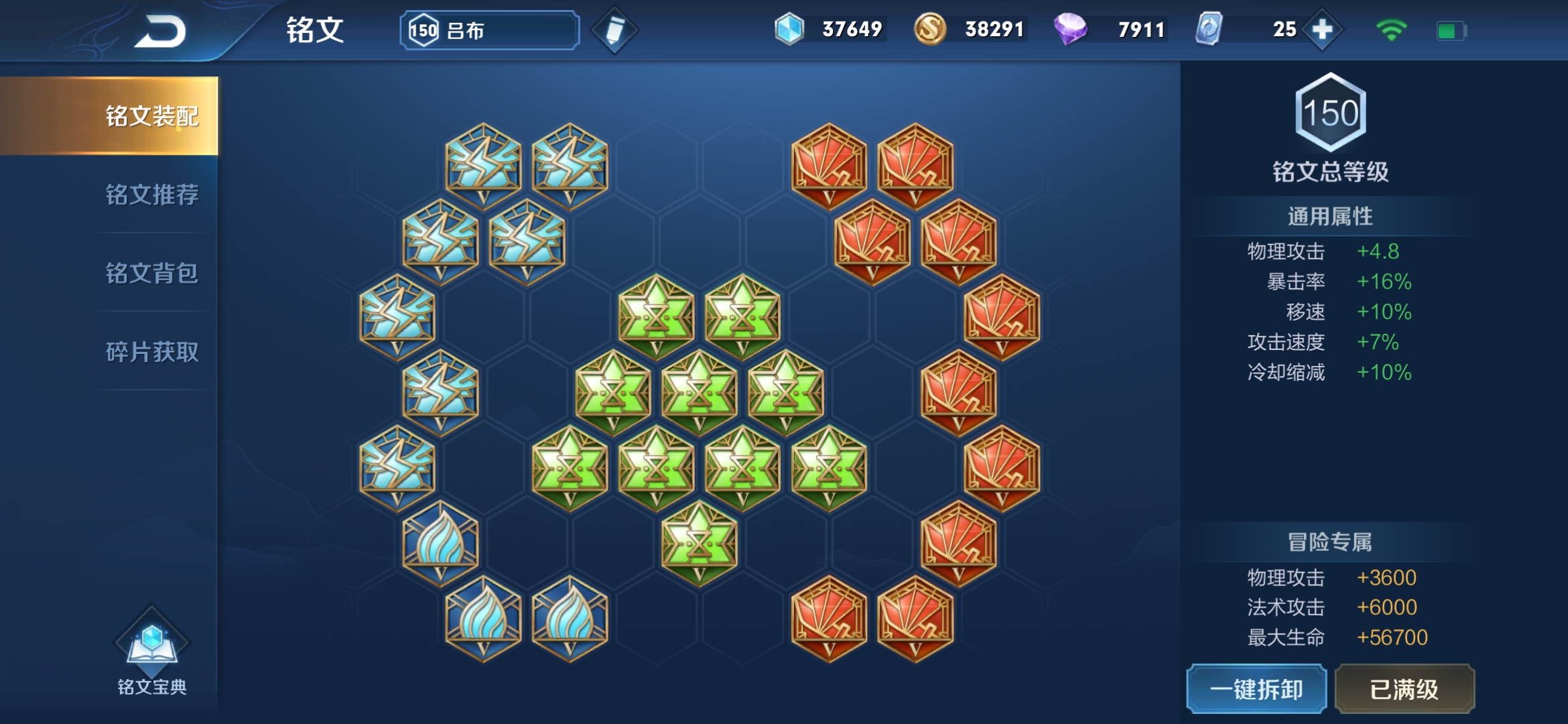Viewport: 1568px width, 724px height.
Task: Click the 一键拆卸 button
Action: point(1256,689)
